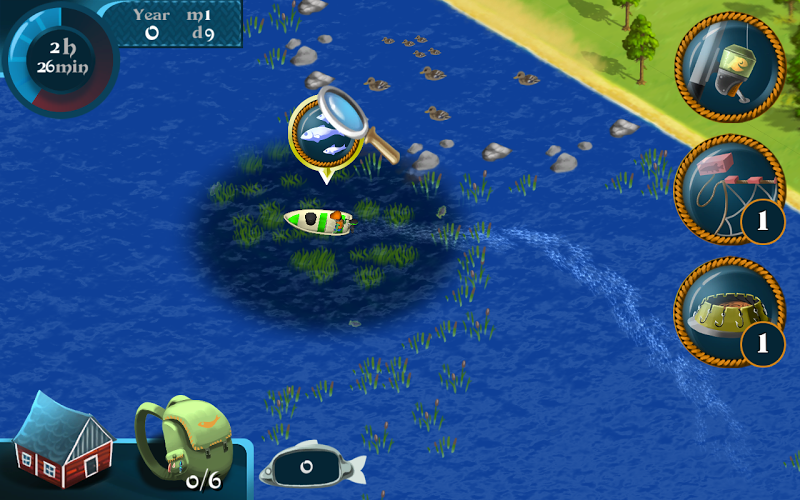Screen dimensions: 800x500
Task: Use the bait bowl item
Action: point(728,310)
